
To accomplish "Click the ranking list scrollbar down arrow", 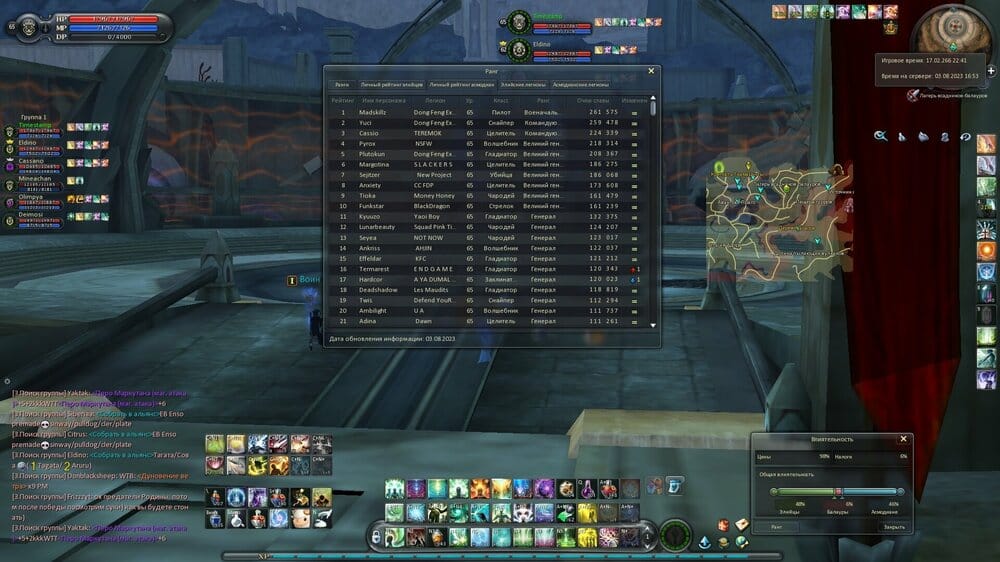I will coord(654,325).
